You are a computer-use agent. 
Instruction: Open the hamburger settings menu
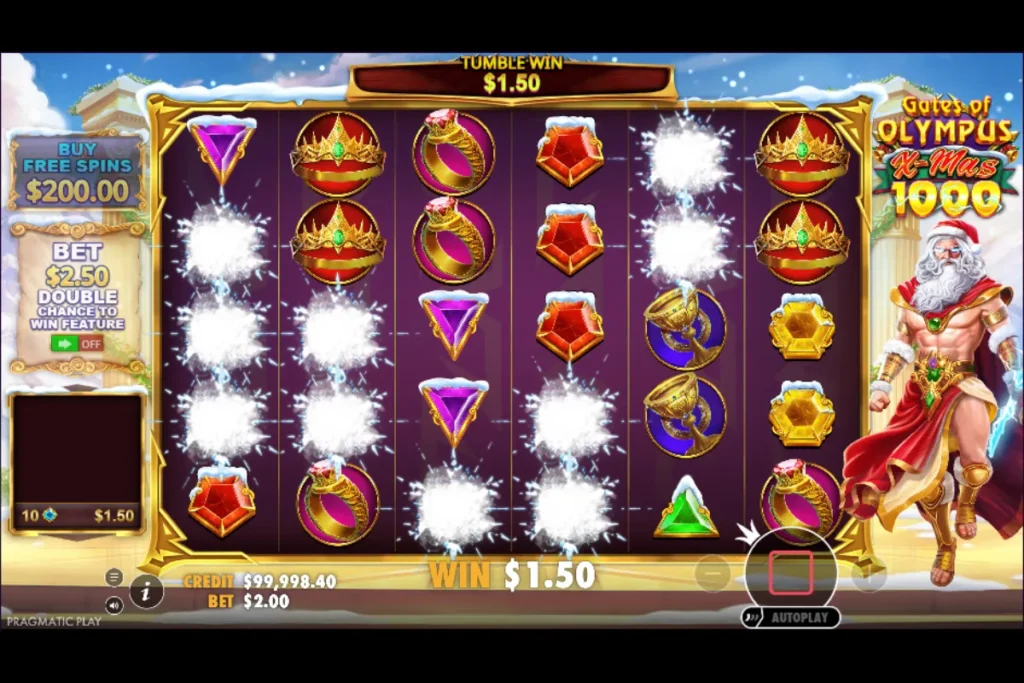coord(114,577)
